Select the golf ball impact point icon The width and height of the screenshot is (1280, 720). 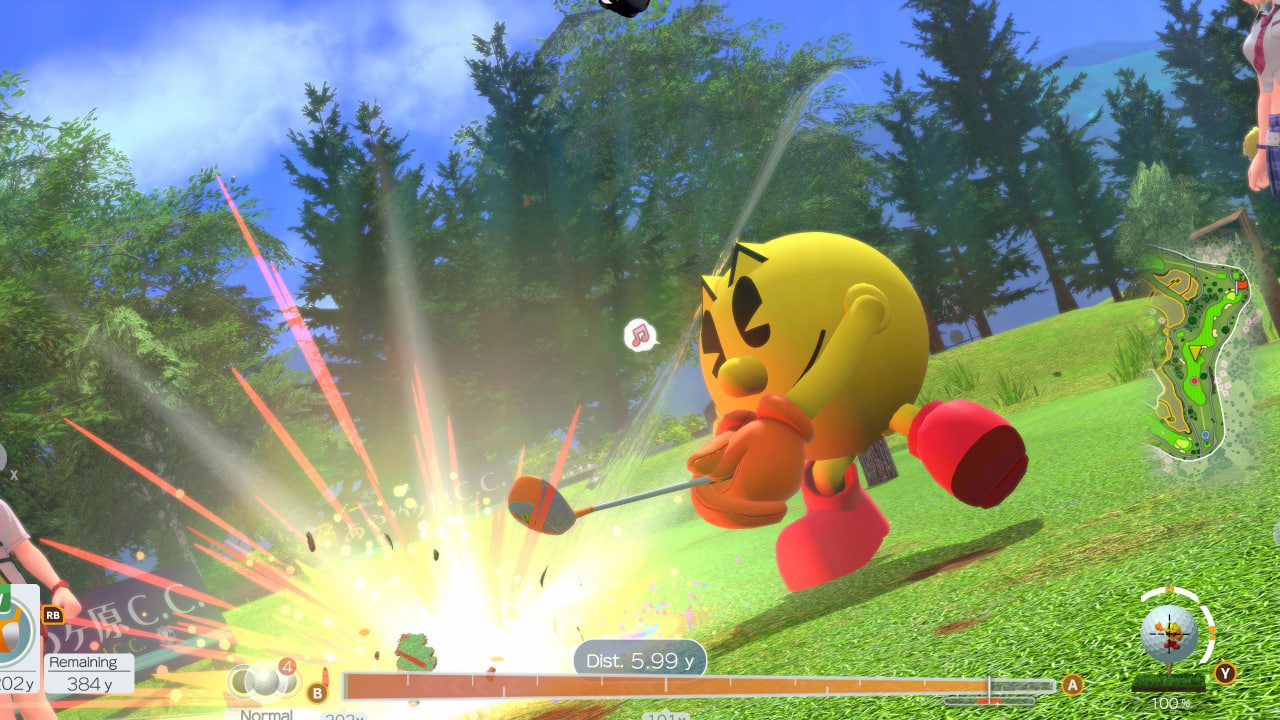tap(1169, 633)
